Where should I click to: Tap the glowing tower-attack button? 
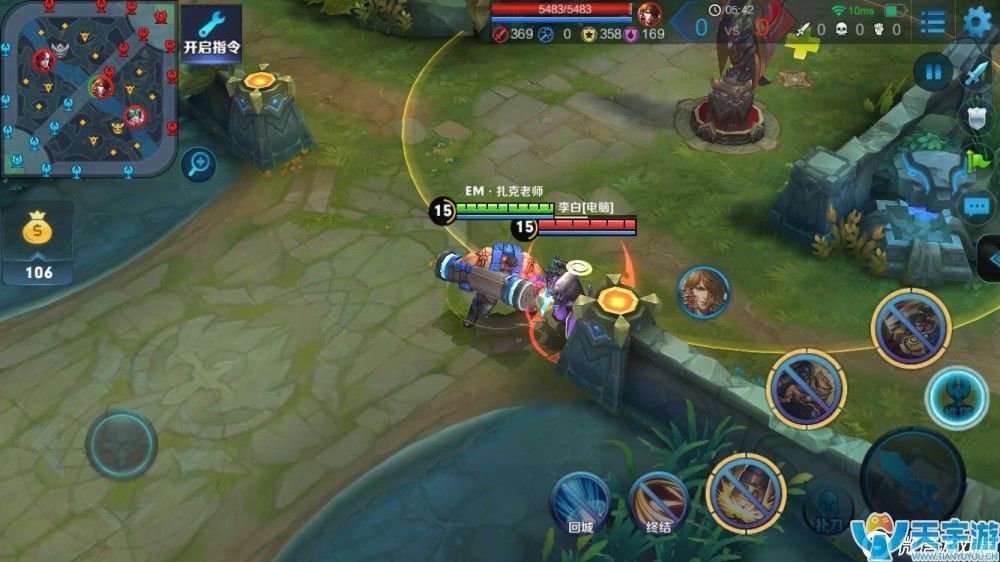point(957,397)
